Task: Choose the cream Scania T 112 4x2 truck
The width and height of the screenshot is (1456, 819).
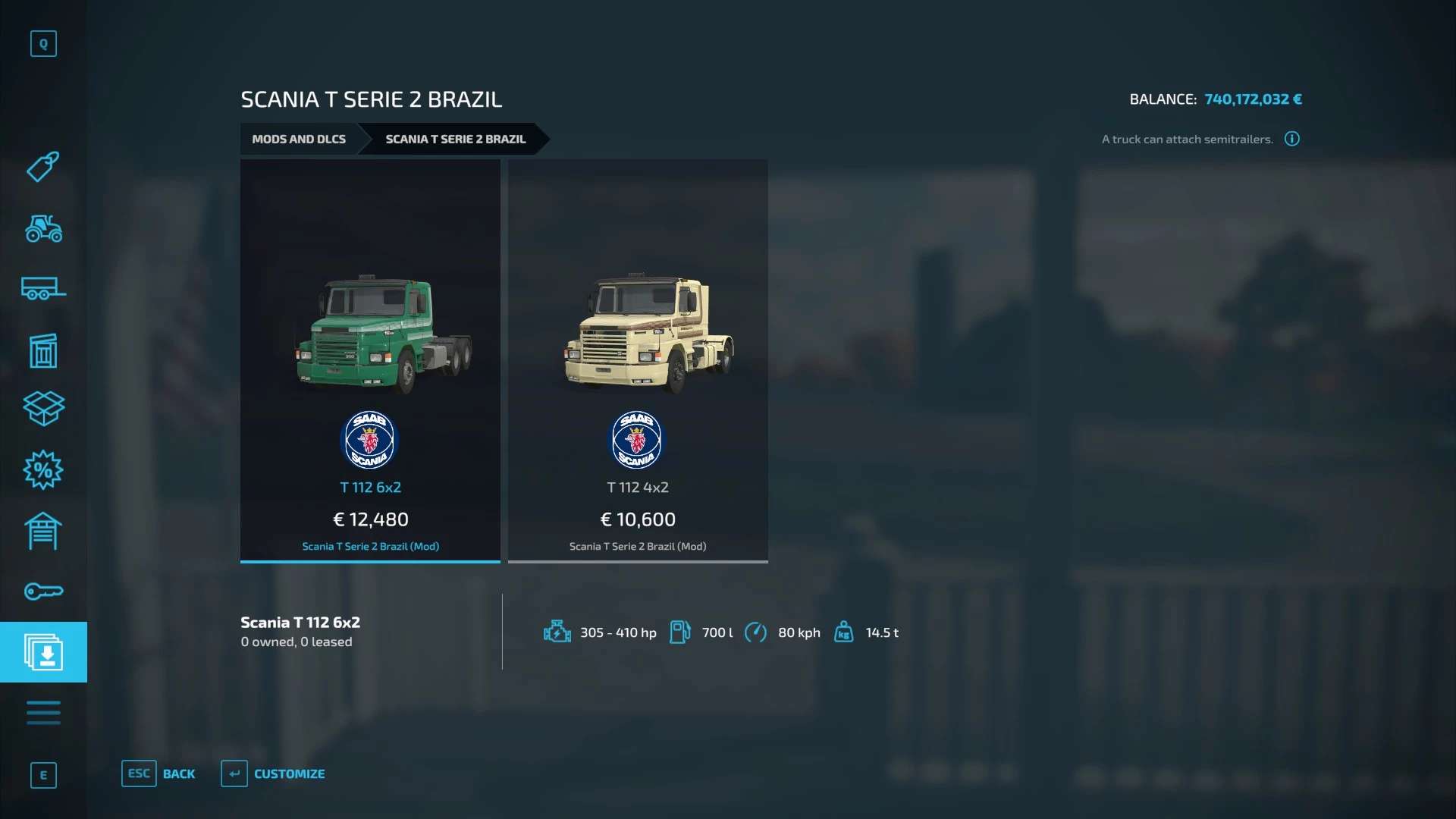Action: [x=638, y=360]
